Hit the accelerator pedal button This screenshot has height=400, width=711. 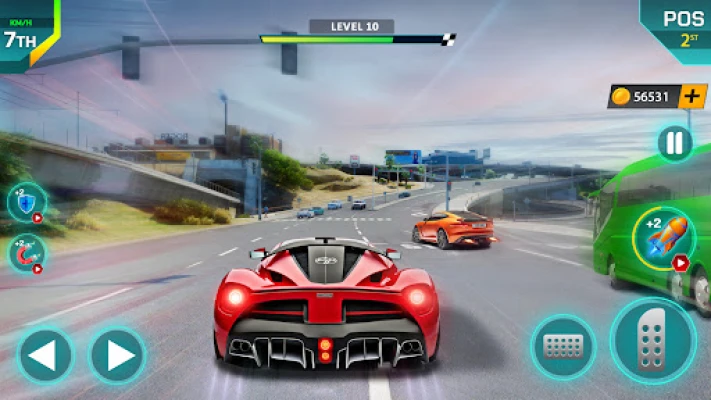653,342
